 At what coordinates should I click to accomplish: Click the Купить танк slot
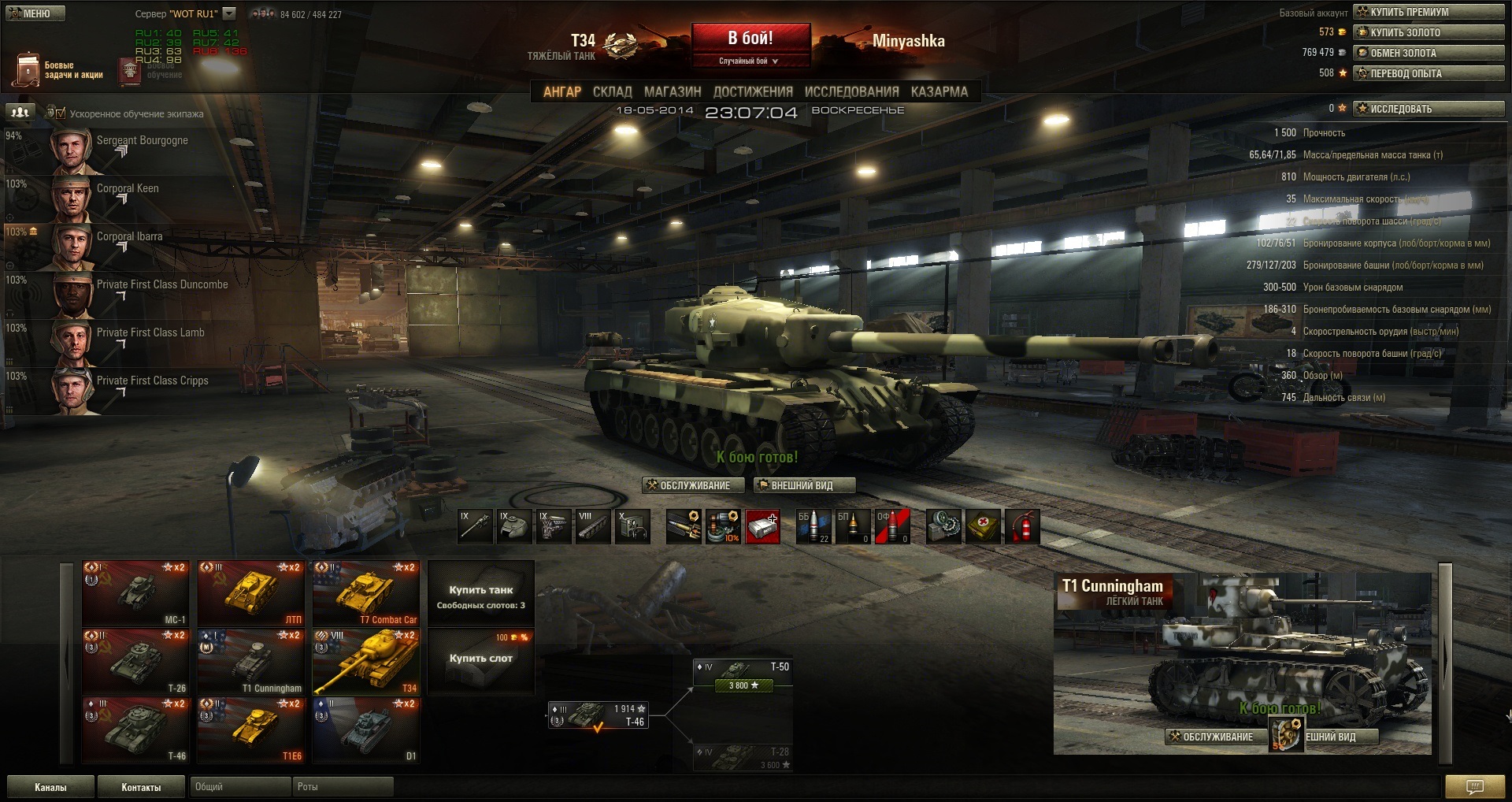pos(480,594)
